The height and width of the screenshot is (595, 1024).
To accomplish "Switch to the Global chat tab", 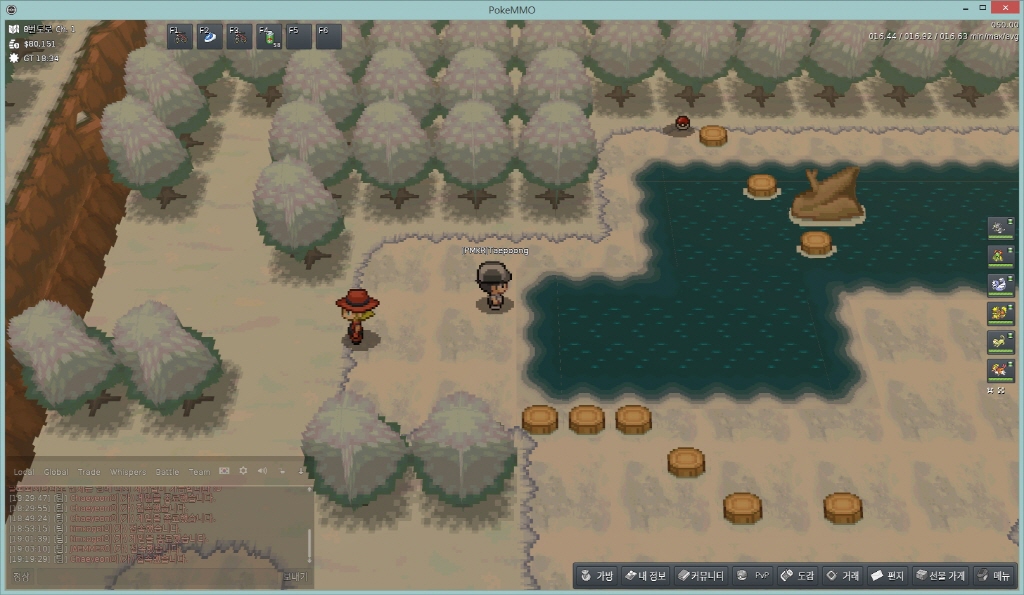I will click(x=56, y=472).
